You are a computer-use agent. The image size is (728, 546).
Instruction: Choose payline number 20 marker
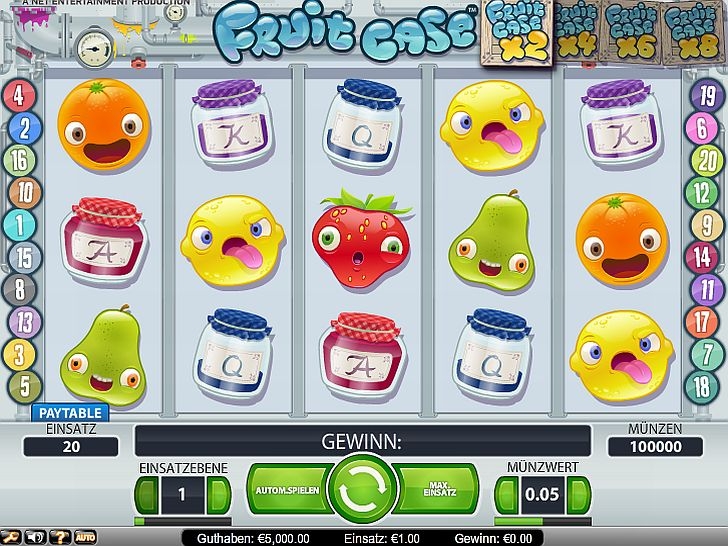point(706,160)
